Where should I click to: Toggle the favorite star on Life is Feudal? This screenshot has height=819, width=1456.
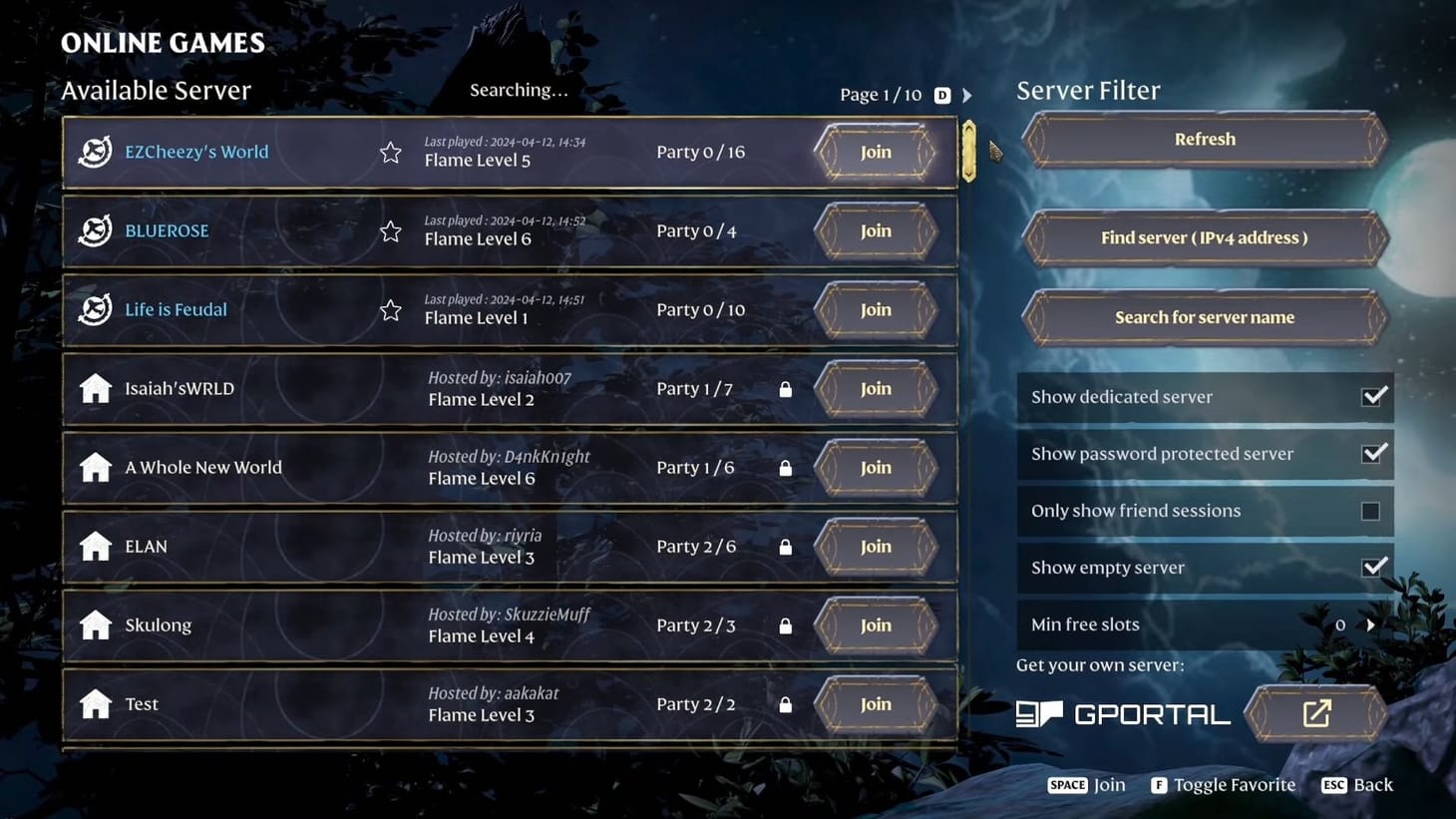click(390, 309)
